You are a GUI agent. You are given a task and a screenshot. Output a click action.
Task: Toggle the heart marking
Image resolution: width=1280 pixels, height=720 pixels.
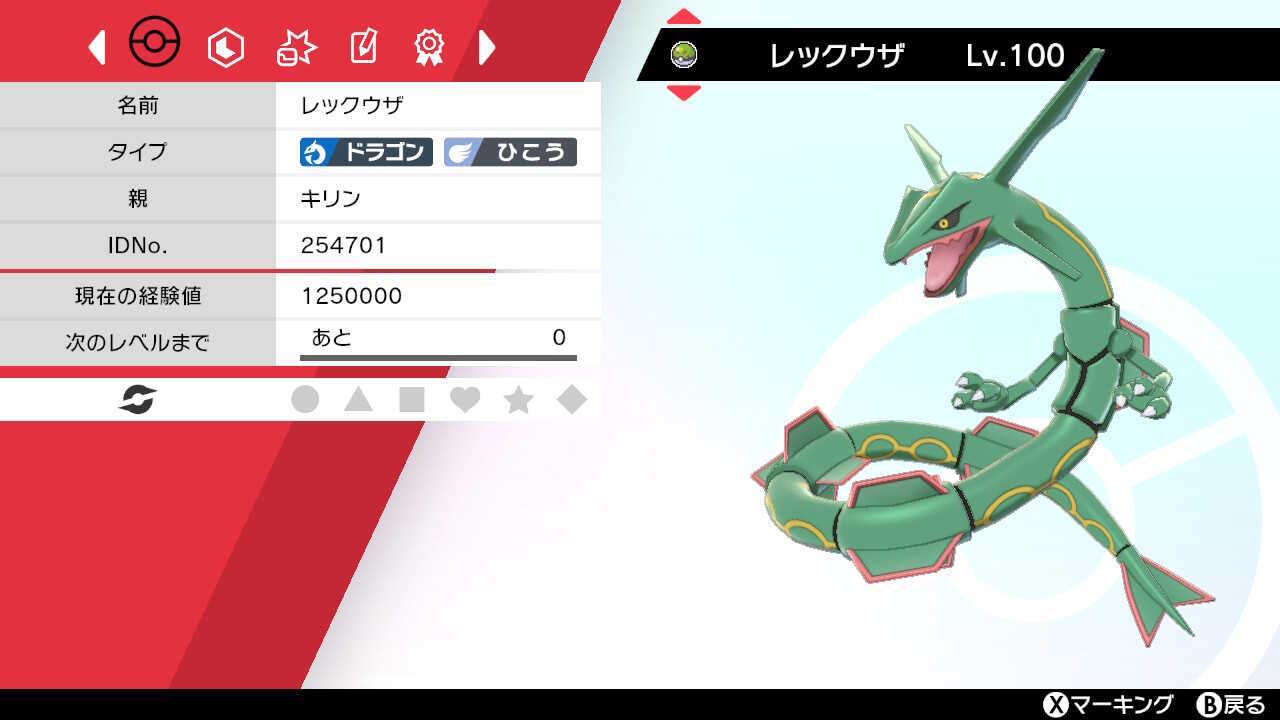point(467,398)
